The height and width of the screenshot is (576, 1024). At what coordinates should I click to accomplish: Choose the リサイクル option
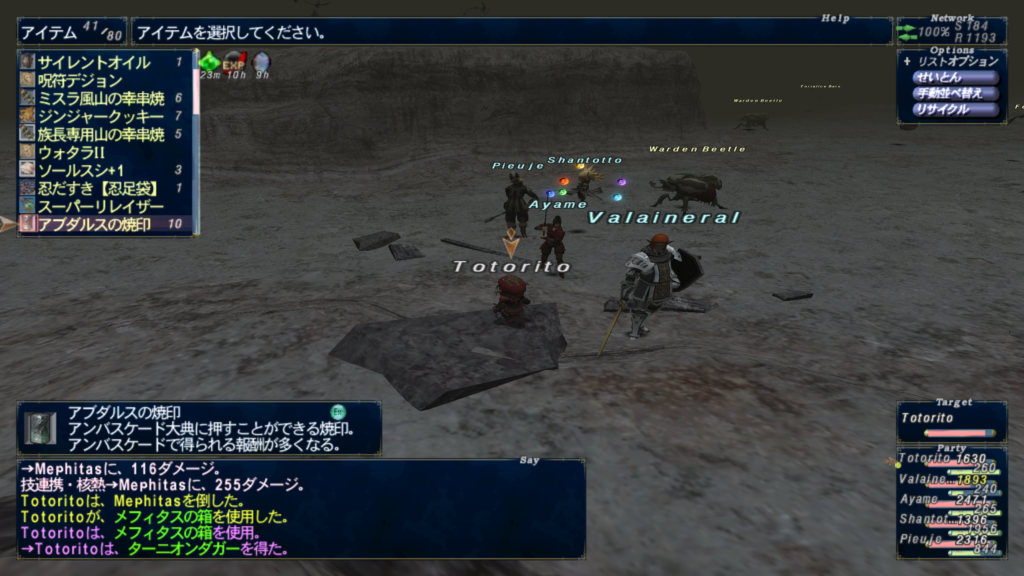coord(955,109)
